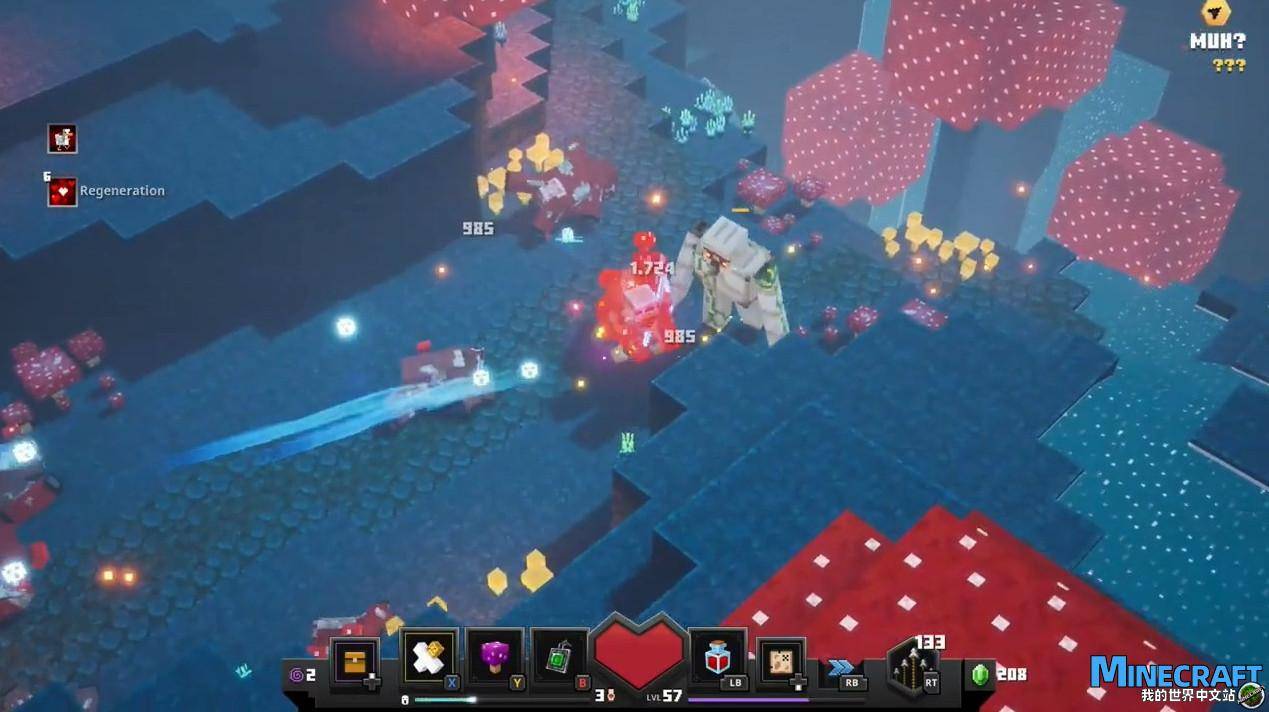Screen dimensions: 1269x712
Task: Activate the blue dodge roll arrows
Action: click(x=840, y=667)
